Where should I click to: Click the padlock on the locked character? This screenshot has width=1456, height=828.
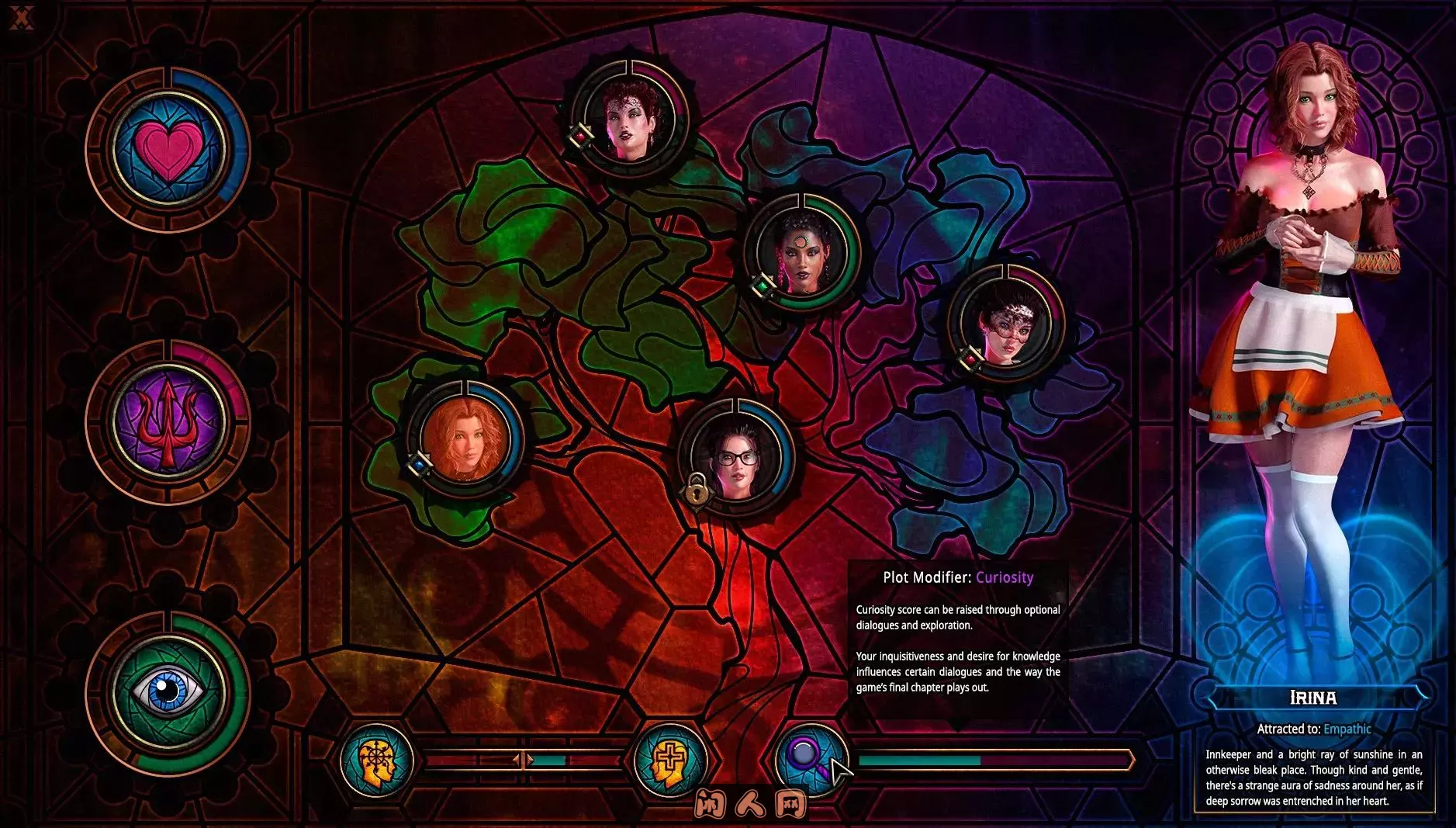(x=697, y=493)
